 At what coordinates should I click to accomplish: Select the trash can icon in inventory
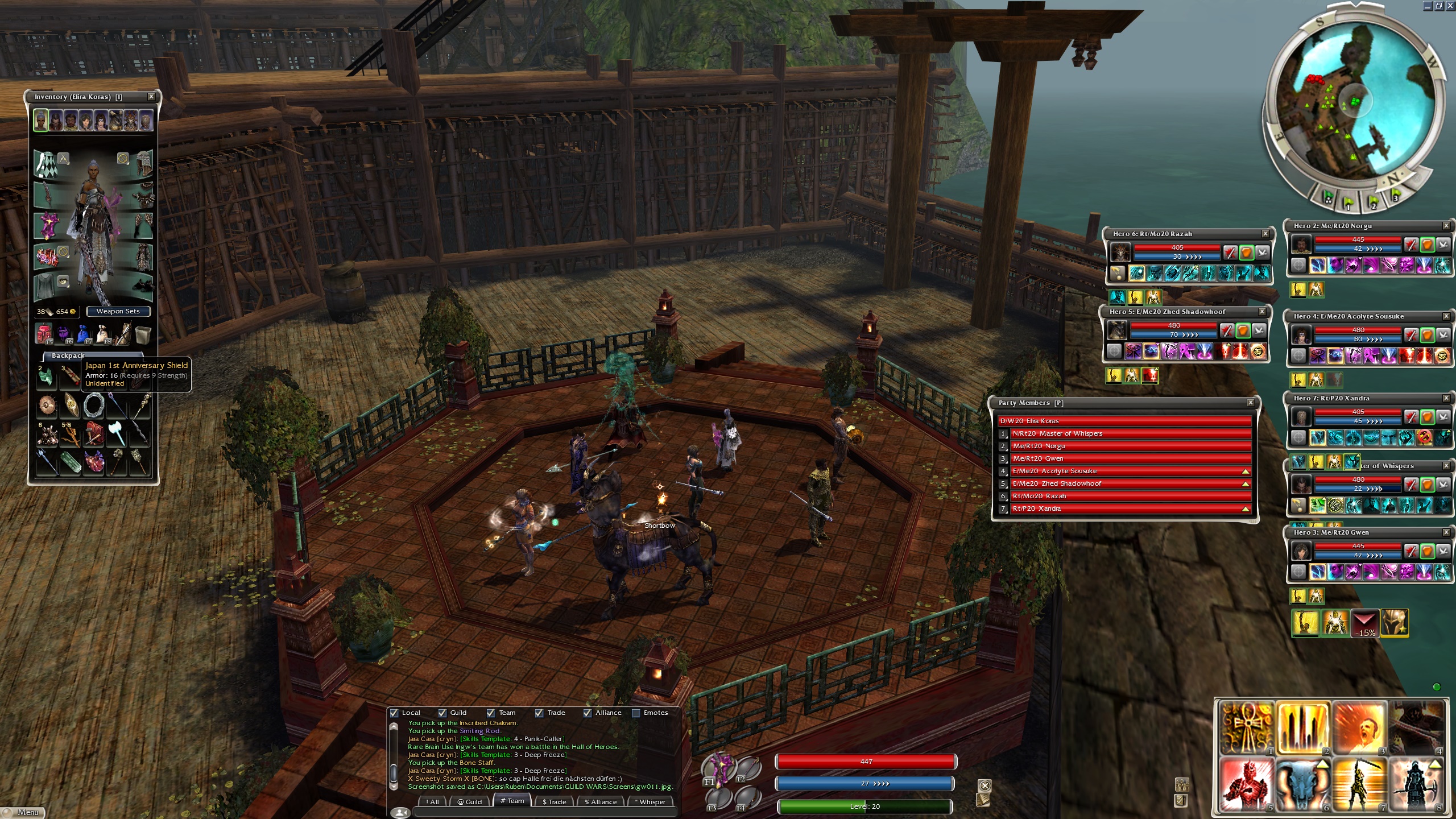pos(143,335)
